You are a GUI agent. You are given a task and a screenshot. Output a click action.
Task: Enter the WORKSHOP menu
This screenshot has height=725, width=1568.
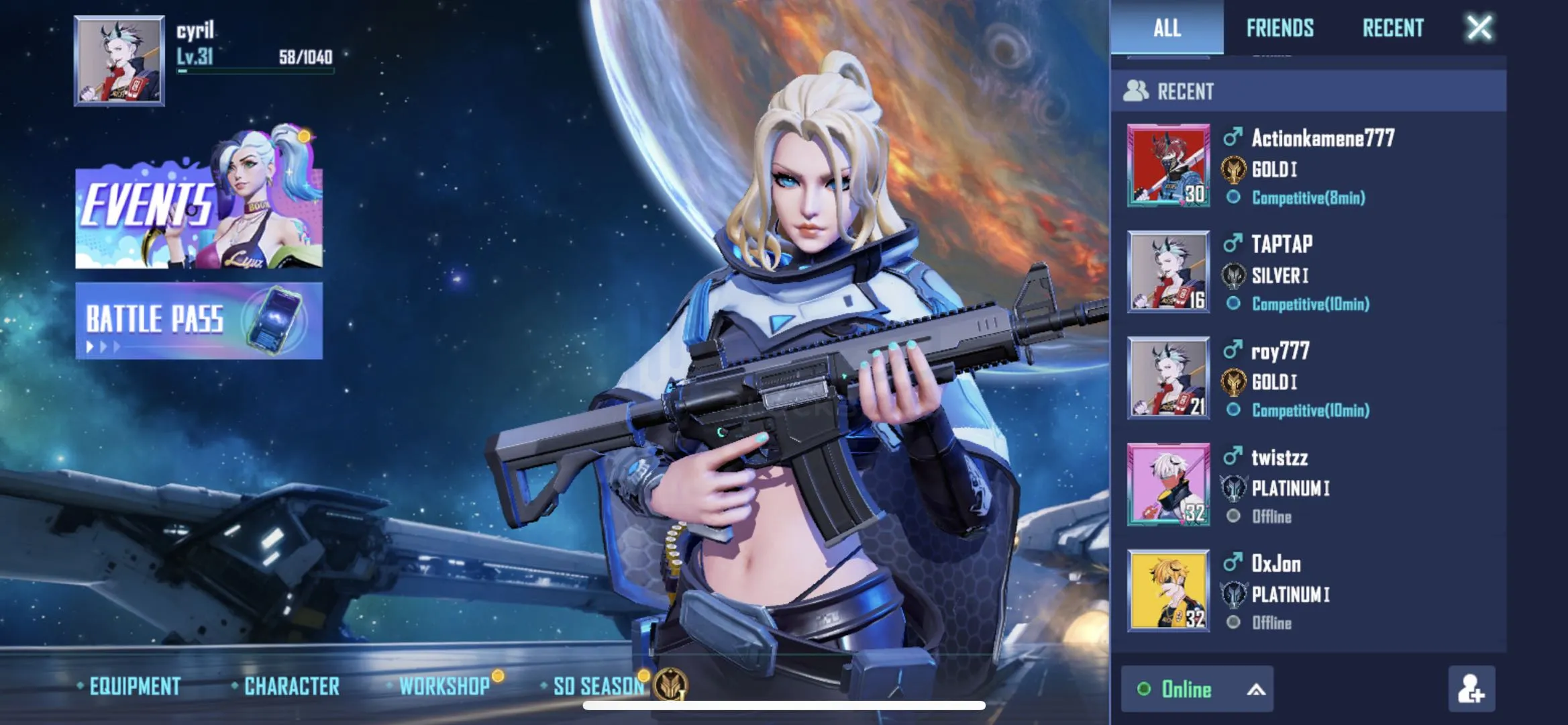coord(444,686)
